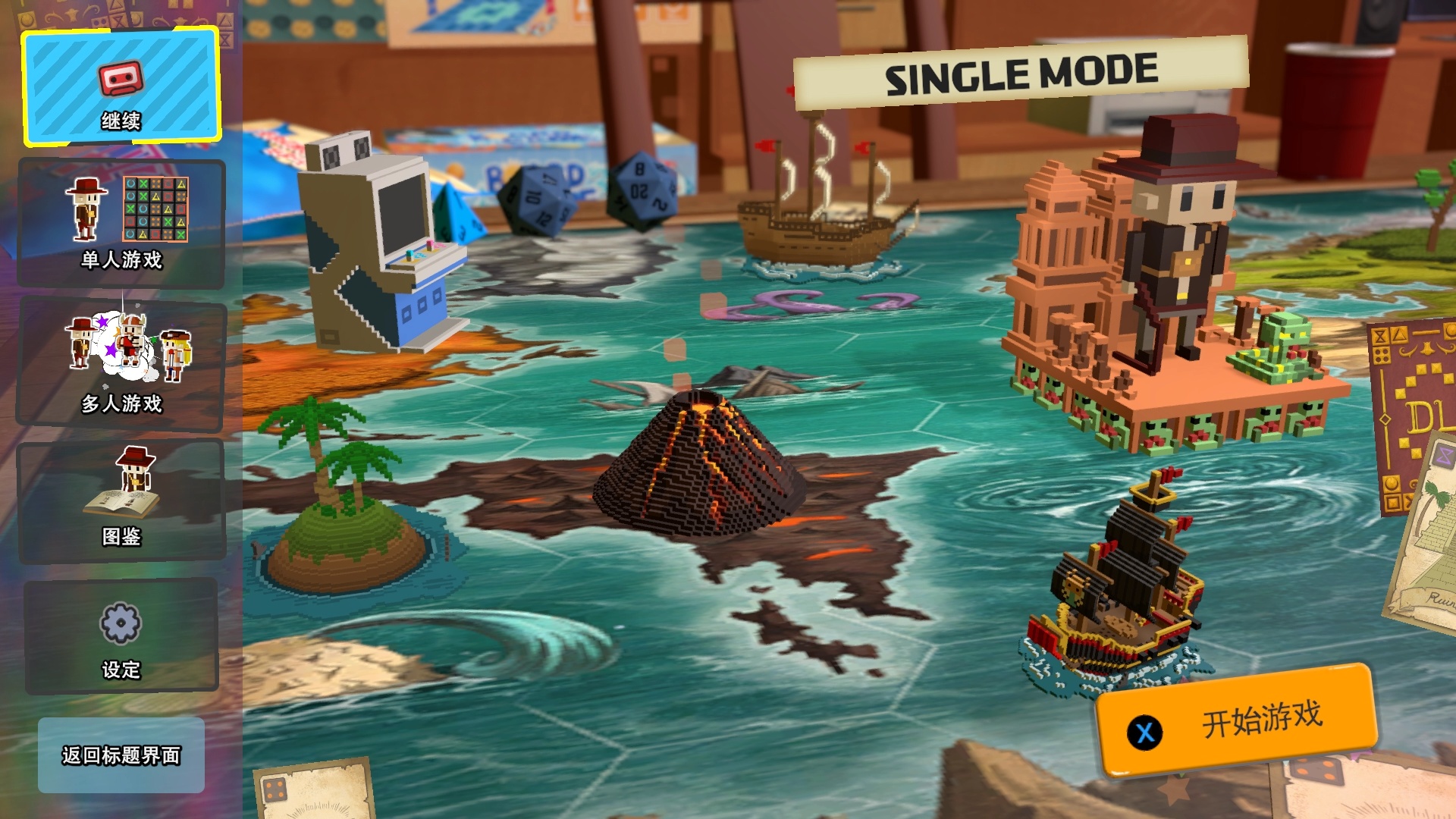
Task: Click the orange 开始游戏 start button
Action: 1238,720
